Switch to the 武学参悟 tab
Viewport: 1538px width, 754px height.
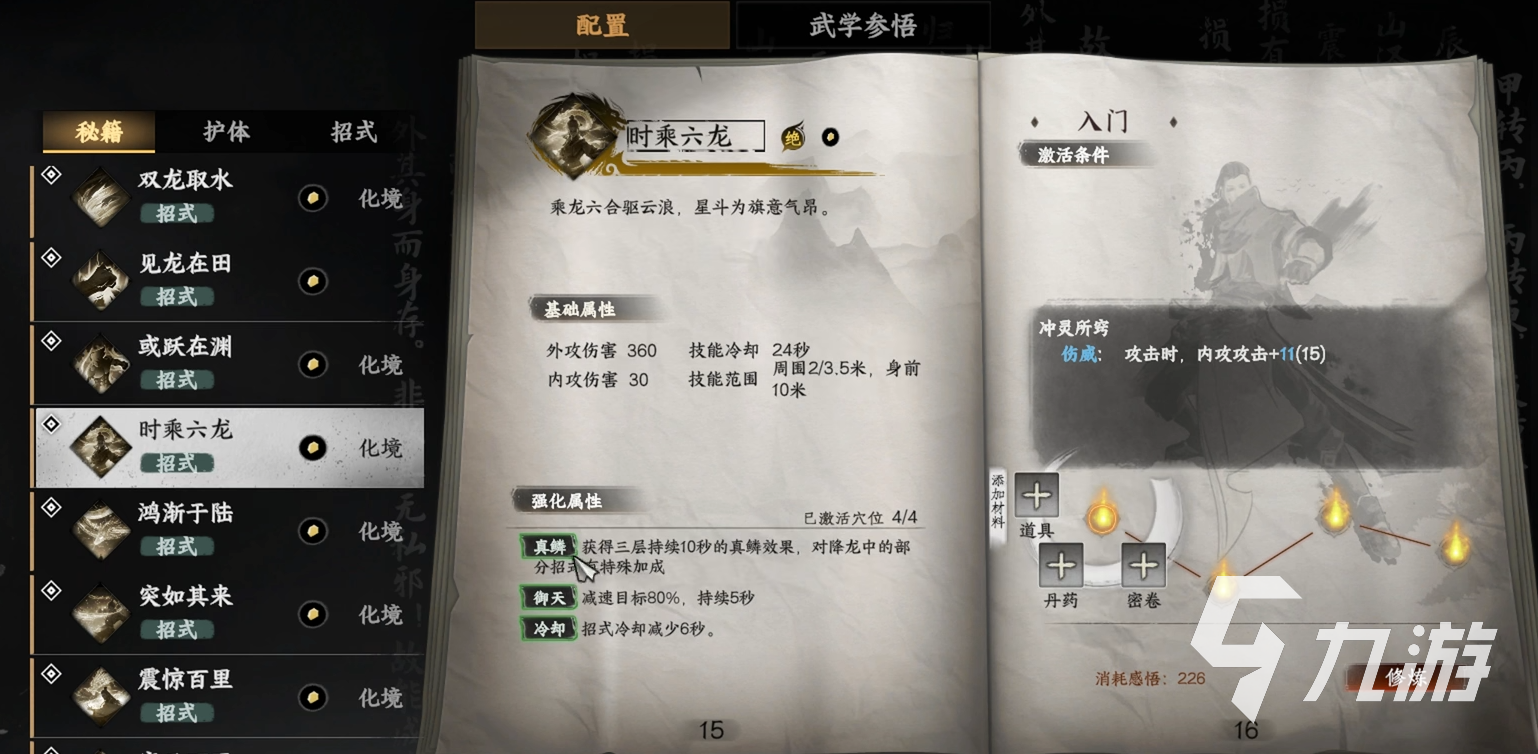[x=861, y=25]
